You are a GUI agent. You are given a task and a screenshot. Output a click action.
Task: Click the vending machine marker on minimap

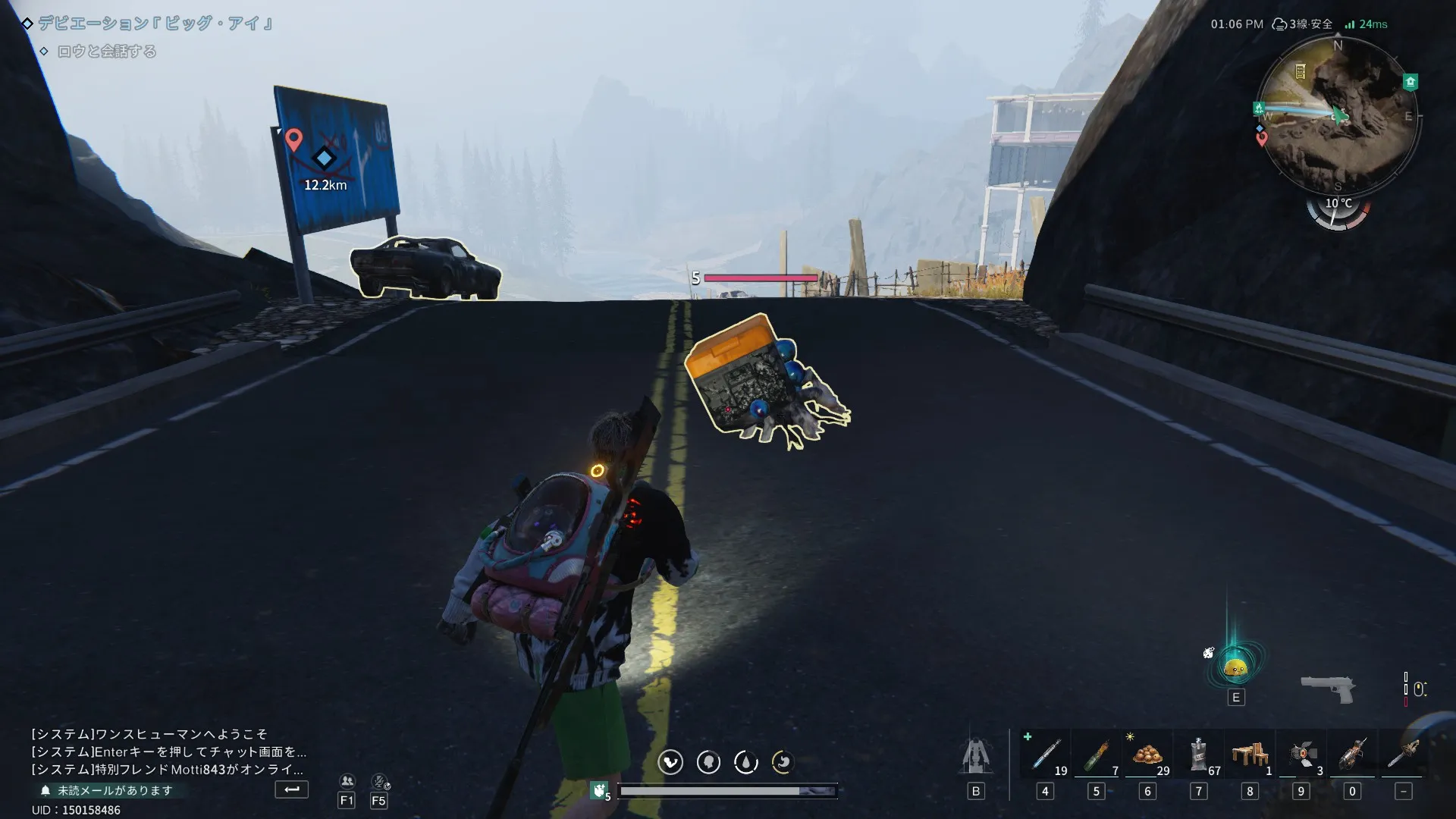(1300, 71)
